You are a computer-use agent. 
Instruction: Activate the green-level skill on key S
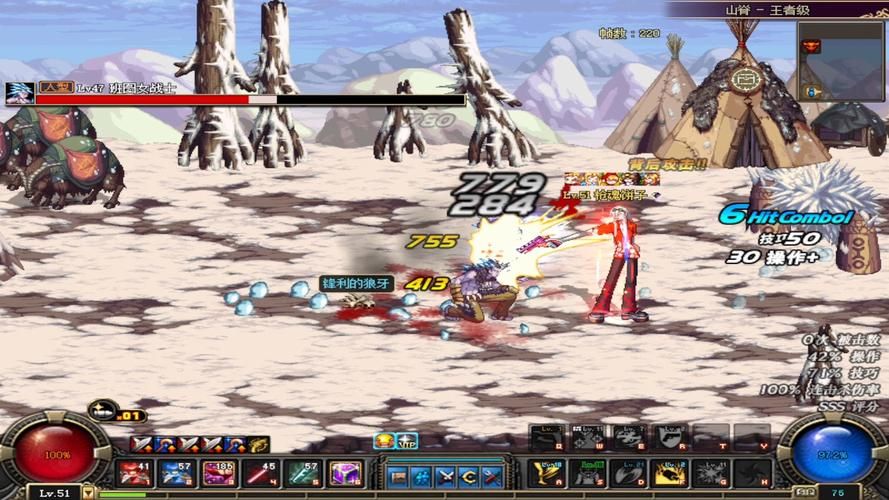click(x=587, y=472)
